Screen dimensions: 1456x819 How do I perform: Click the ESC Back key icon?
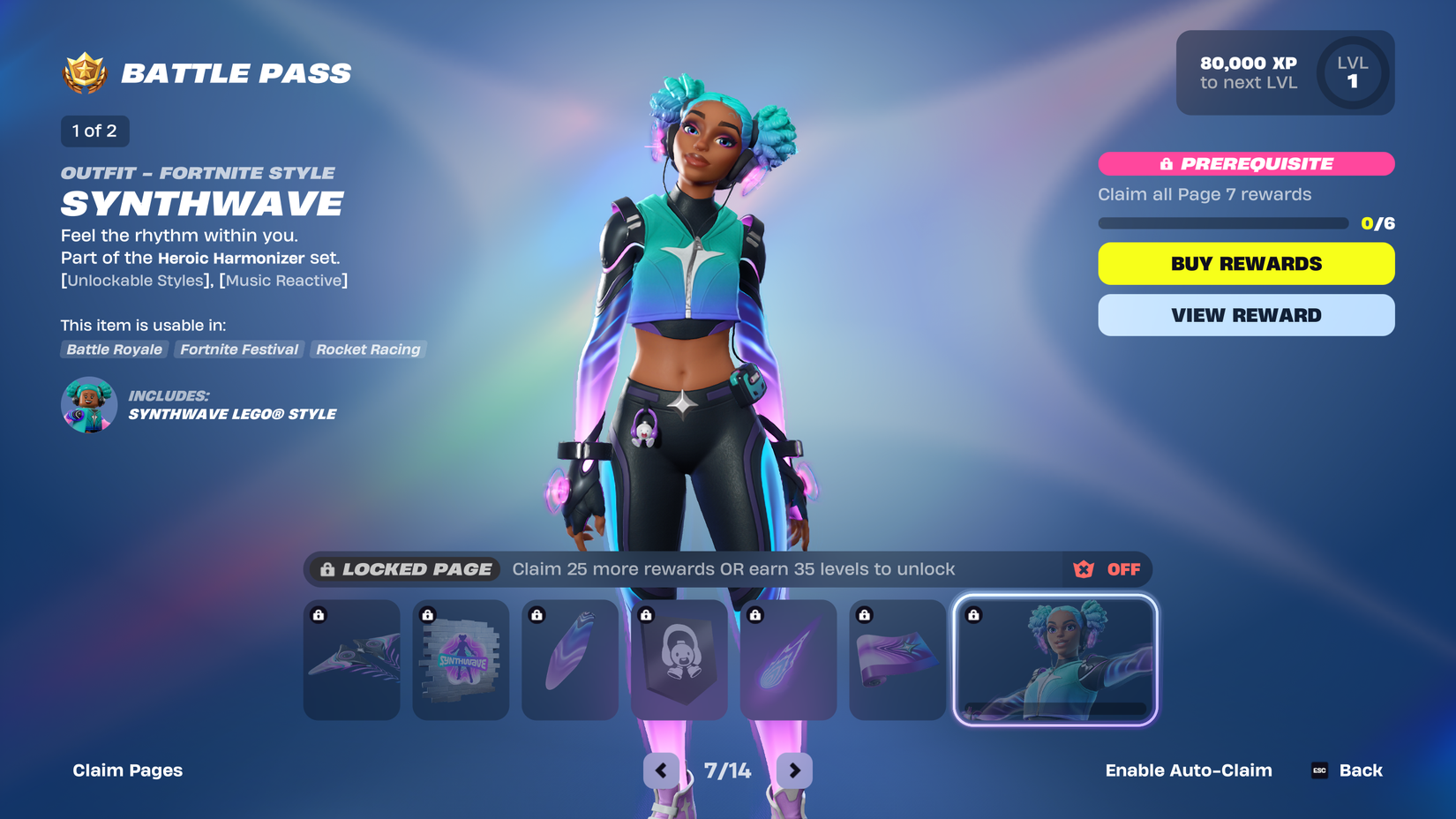[x=1318, y=770]
